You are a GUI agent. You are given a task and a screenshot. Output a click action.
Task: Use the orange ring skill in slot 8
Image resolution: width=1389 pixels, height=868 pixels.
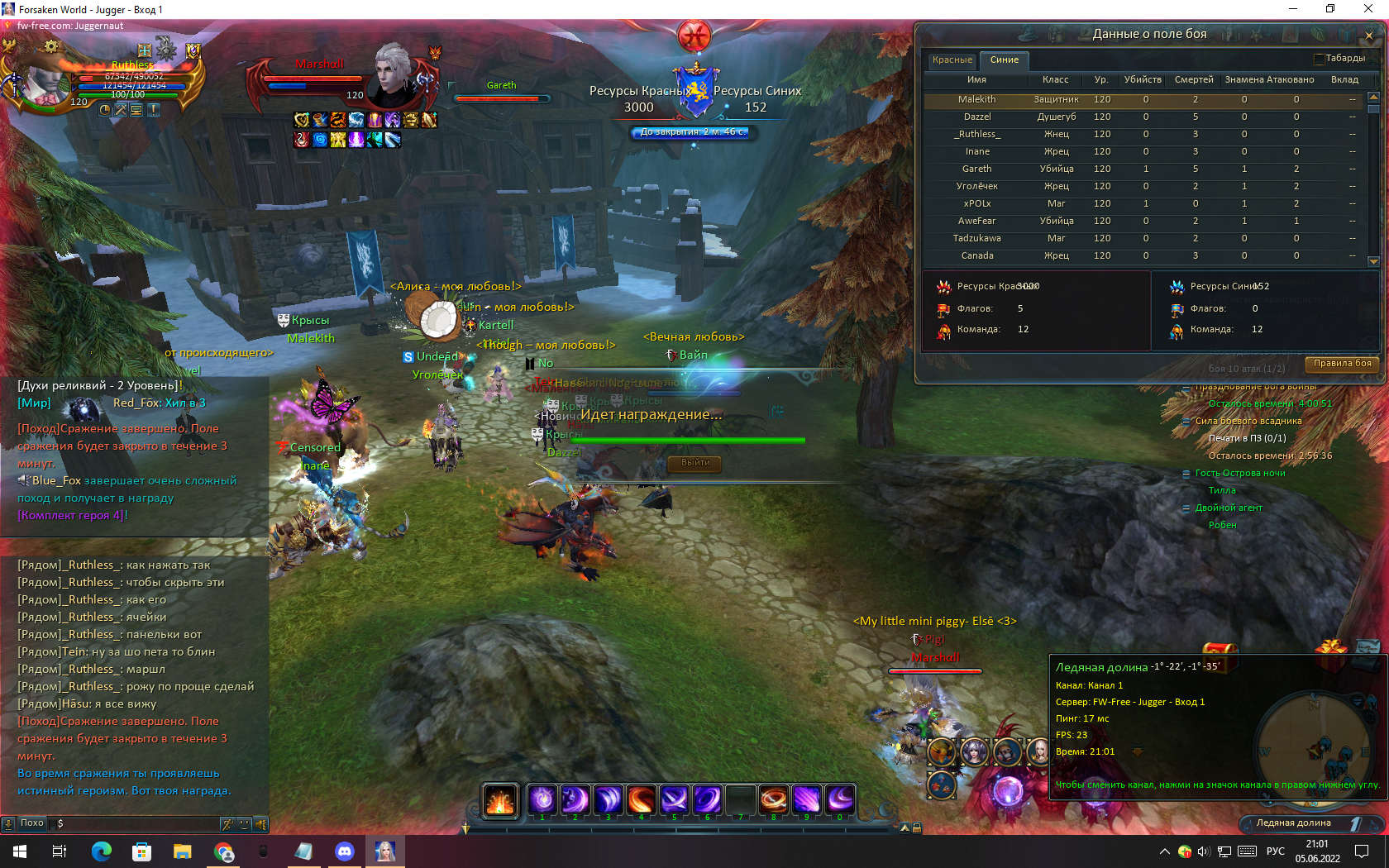(x=774, y=799)
